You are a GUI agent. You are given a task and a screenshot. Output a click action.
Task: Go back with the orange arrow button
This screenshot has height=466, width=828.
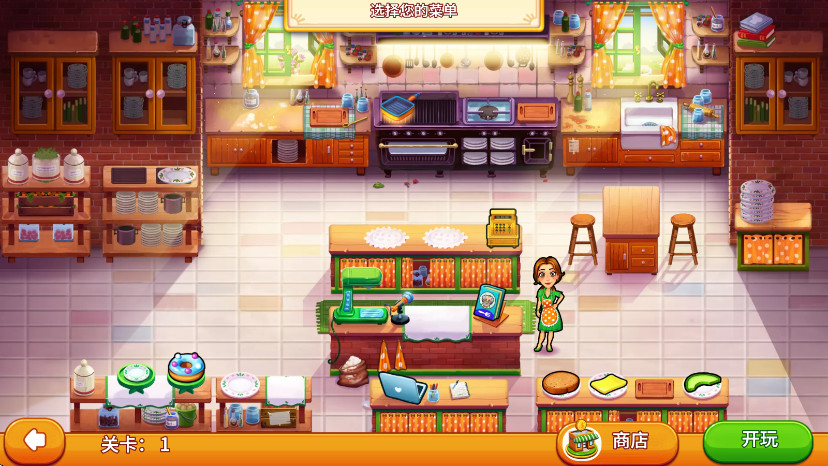(35, 440)
